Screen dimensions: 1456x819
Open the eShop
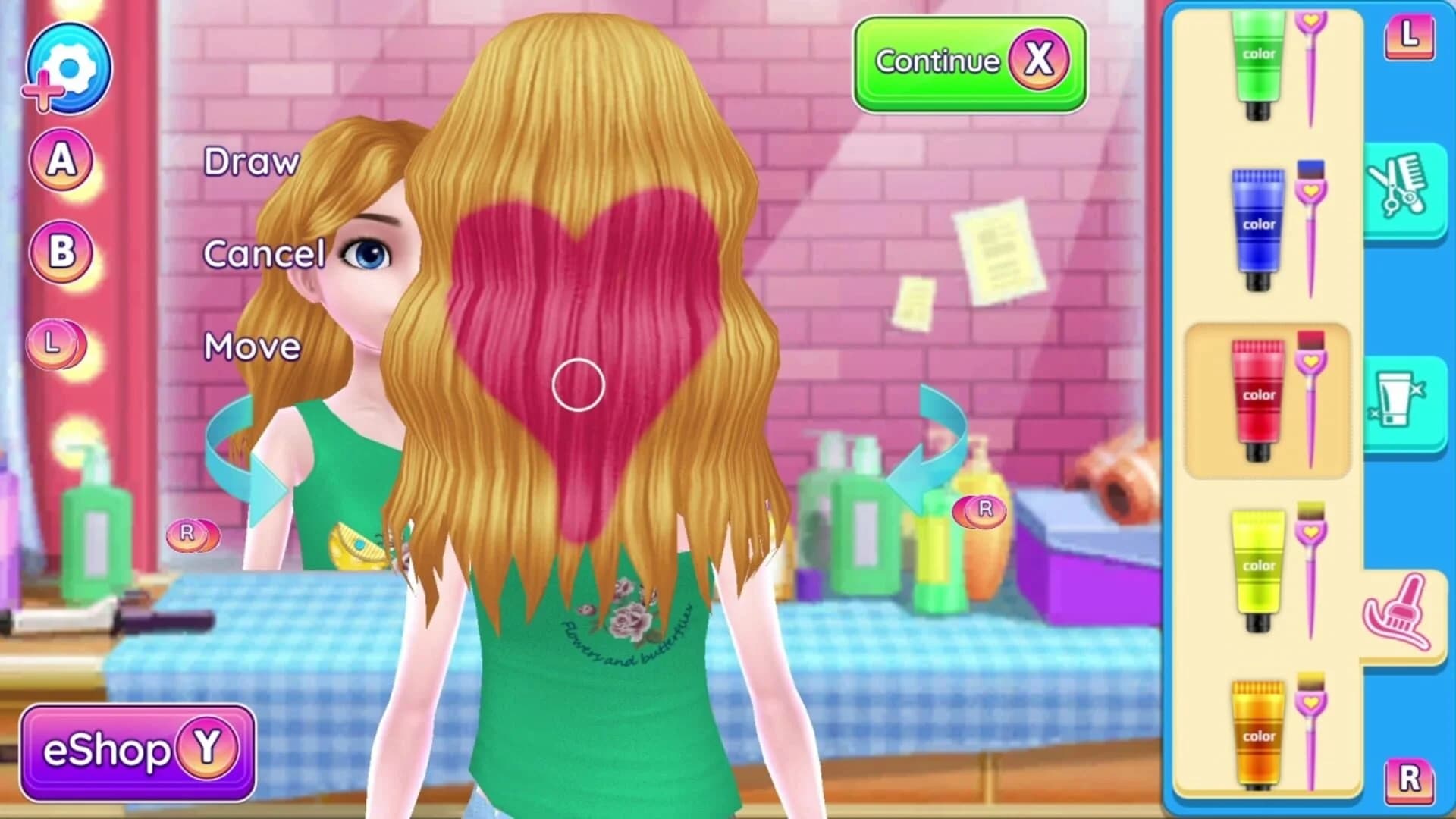(136, 747)
